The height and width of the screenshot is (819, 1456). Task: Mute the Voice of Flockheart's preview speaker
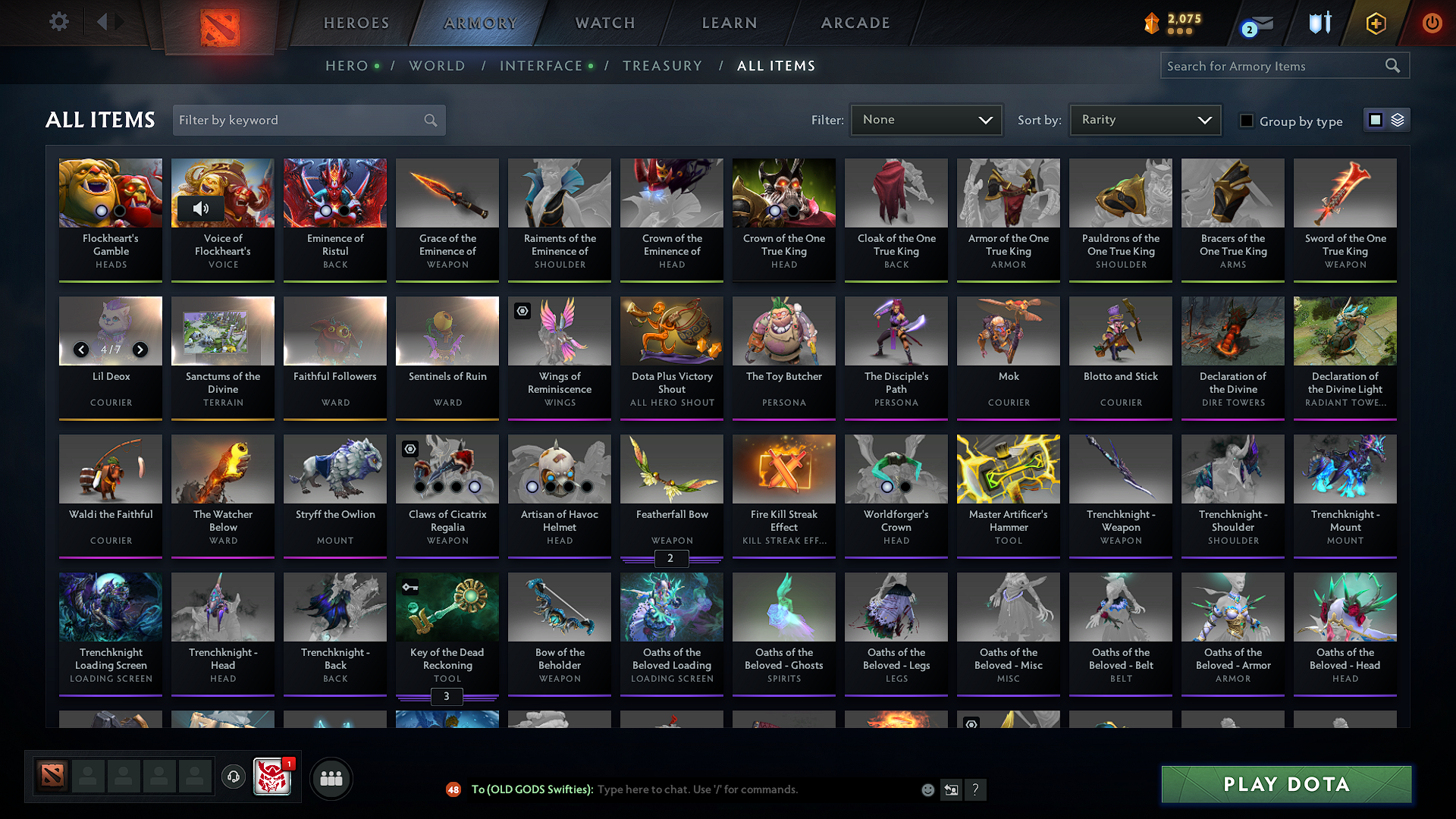tap(202, 208)
